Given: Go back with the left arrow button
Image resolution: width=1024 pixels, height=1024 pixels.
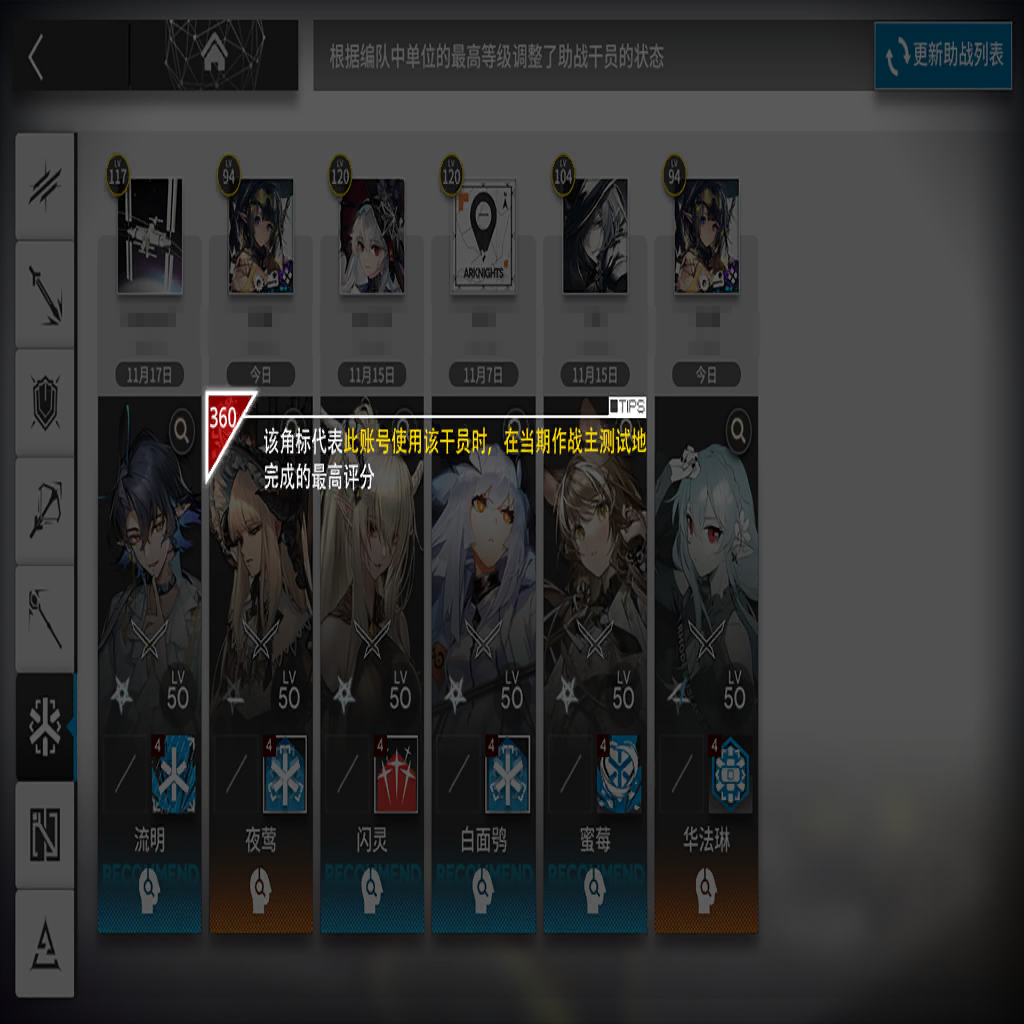Looking at the screenshot, I should click(x=37, y=57).
